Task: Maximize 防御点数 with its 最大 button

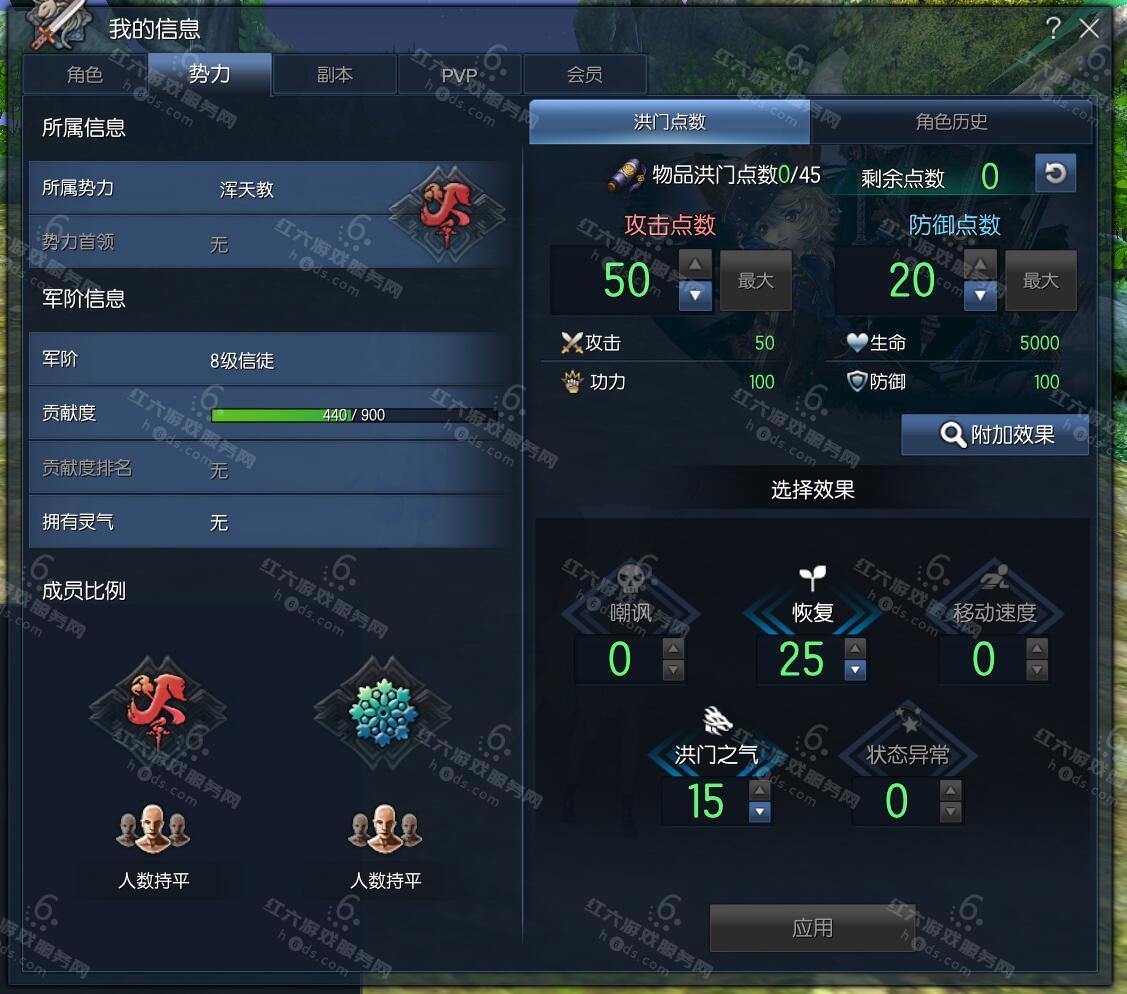Action: pos(1040,281)
